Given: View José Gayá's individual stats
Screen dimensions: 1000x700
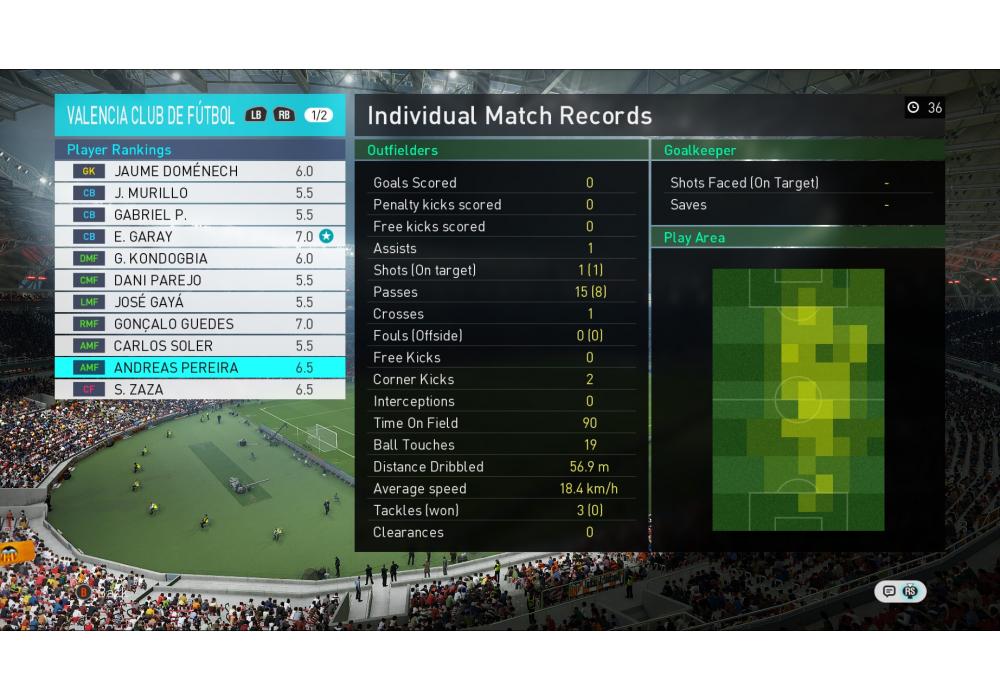Looking at the screenshot, I should tap(200, 302).
